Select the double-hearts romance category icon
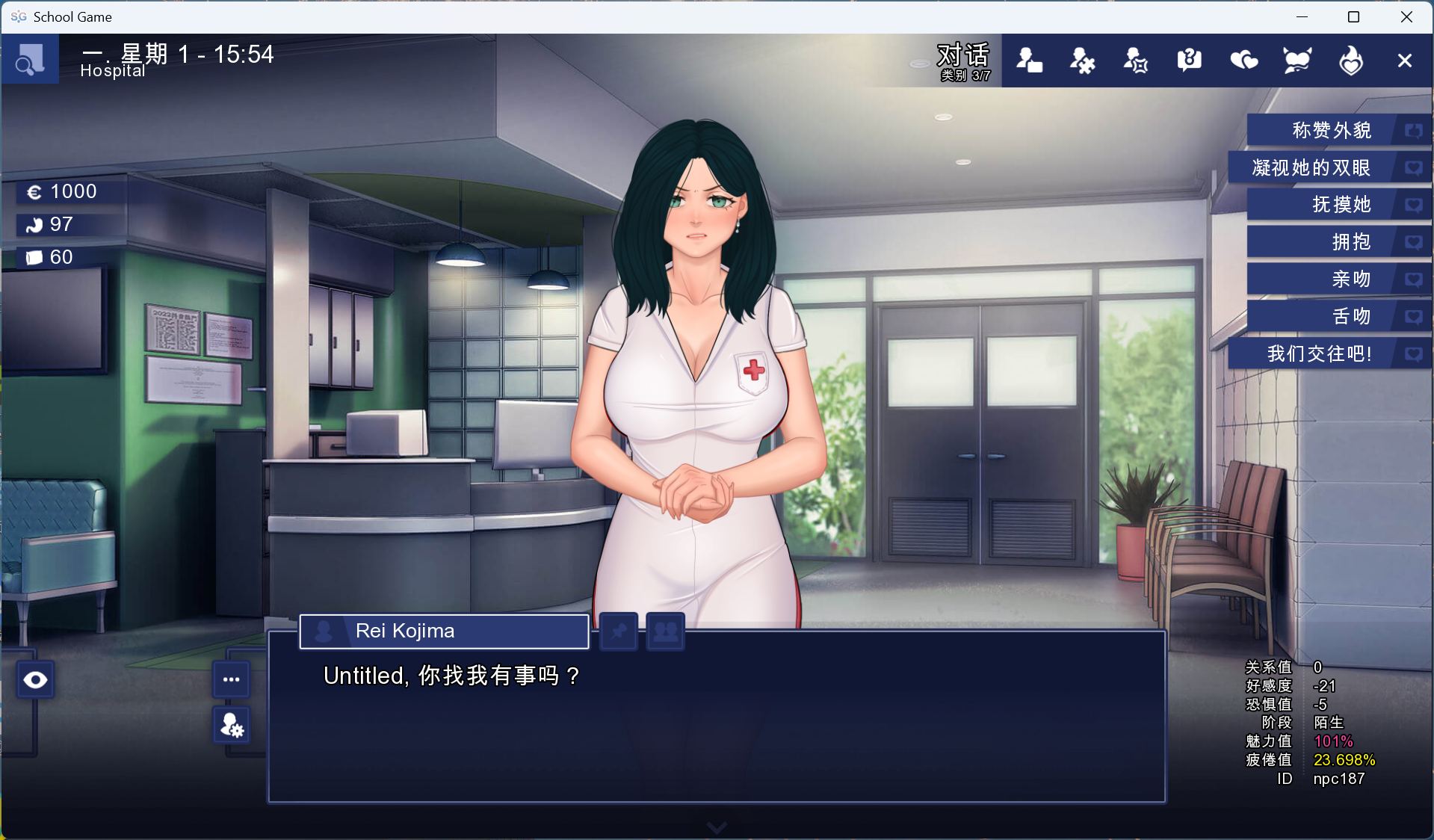Viewport: 1434px width, 840px height. [x=1243, y=60]
